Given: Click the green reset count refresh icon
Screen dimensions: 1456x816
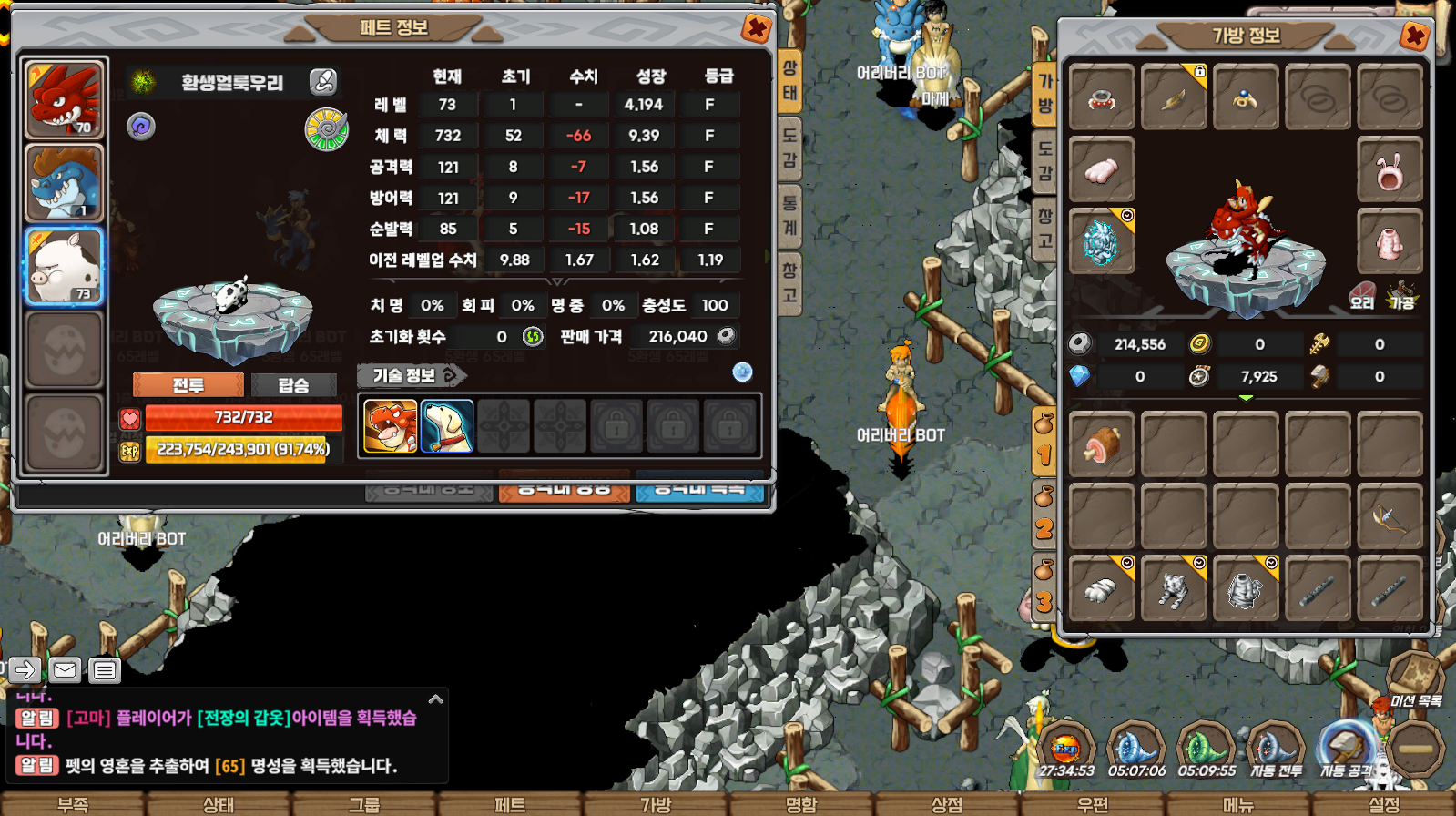Looking at the screenshot, I should (533, 337).
